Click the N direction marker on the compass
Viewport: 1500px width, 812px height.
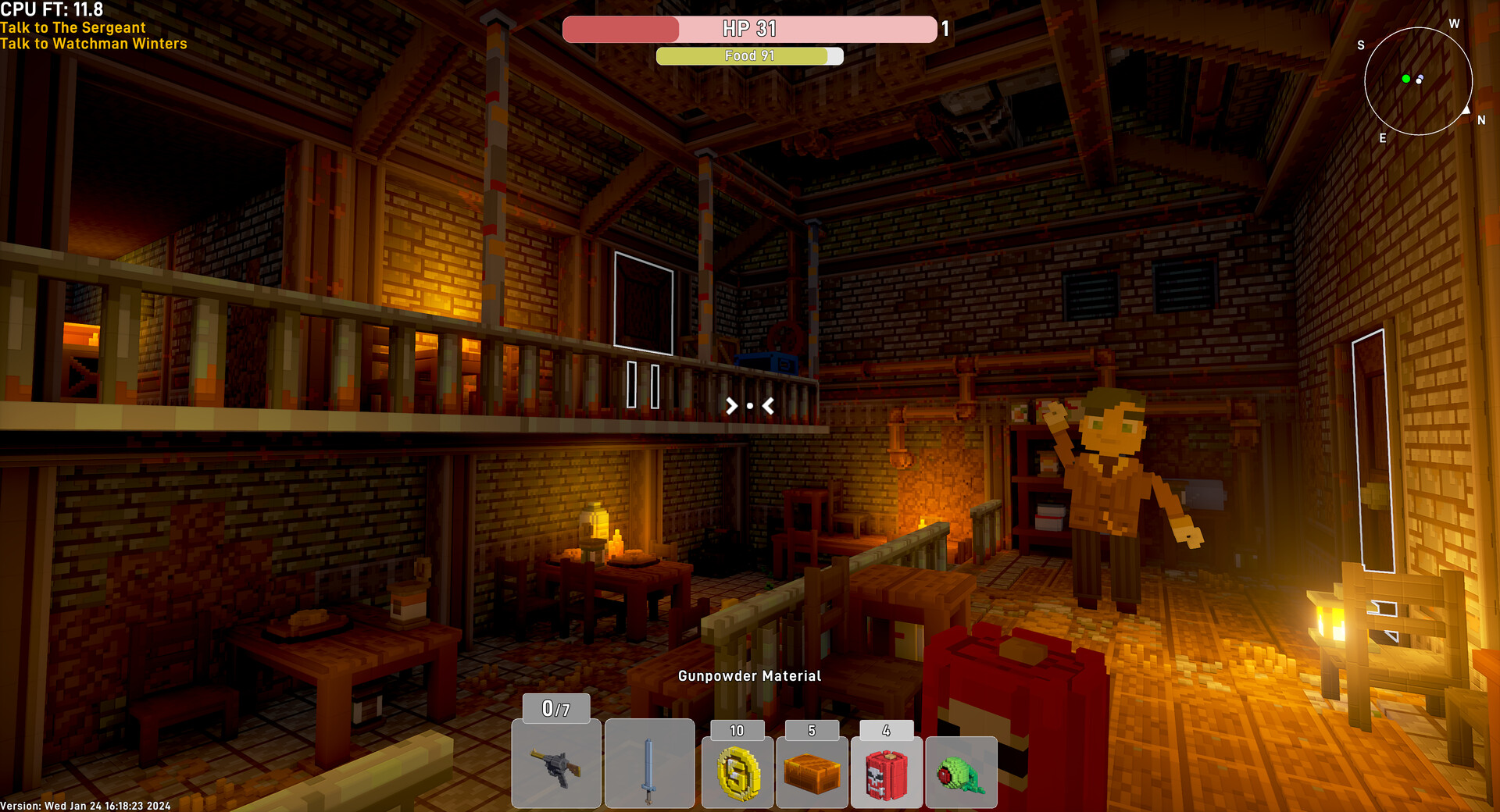tap(1480, 120)
